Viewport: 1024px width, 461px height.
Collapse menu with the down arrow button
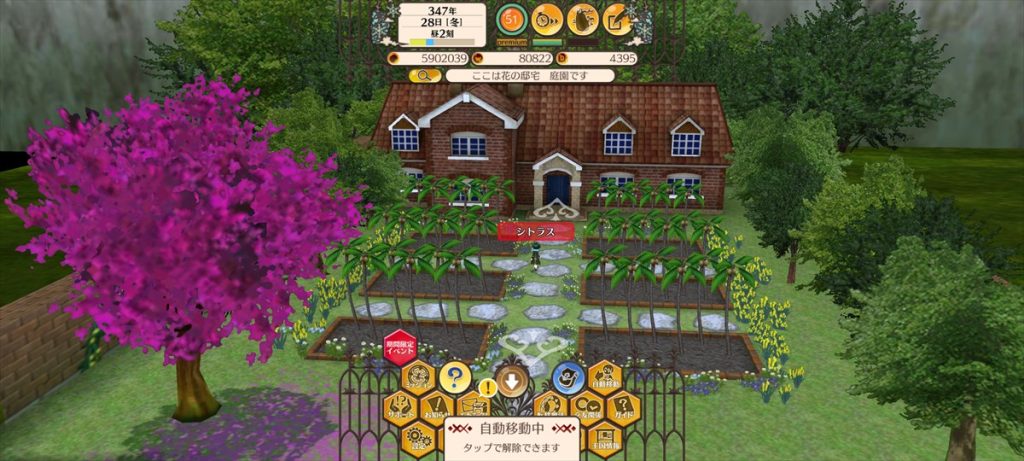[511, 381]
